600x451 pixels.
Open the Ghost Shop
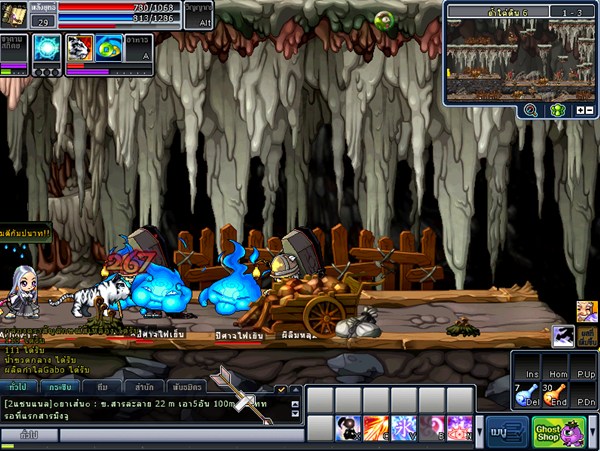point(559,432)
